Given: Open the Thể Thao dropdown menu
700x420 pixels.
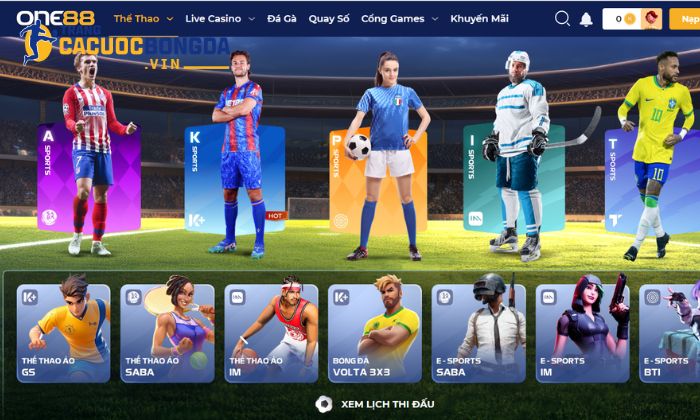Looking at the screenshot, I should 143,19.
